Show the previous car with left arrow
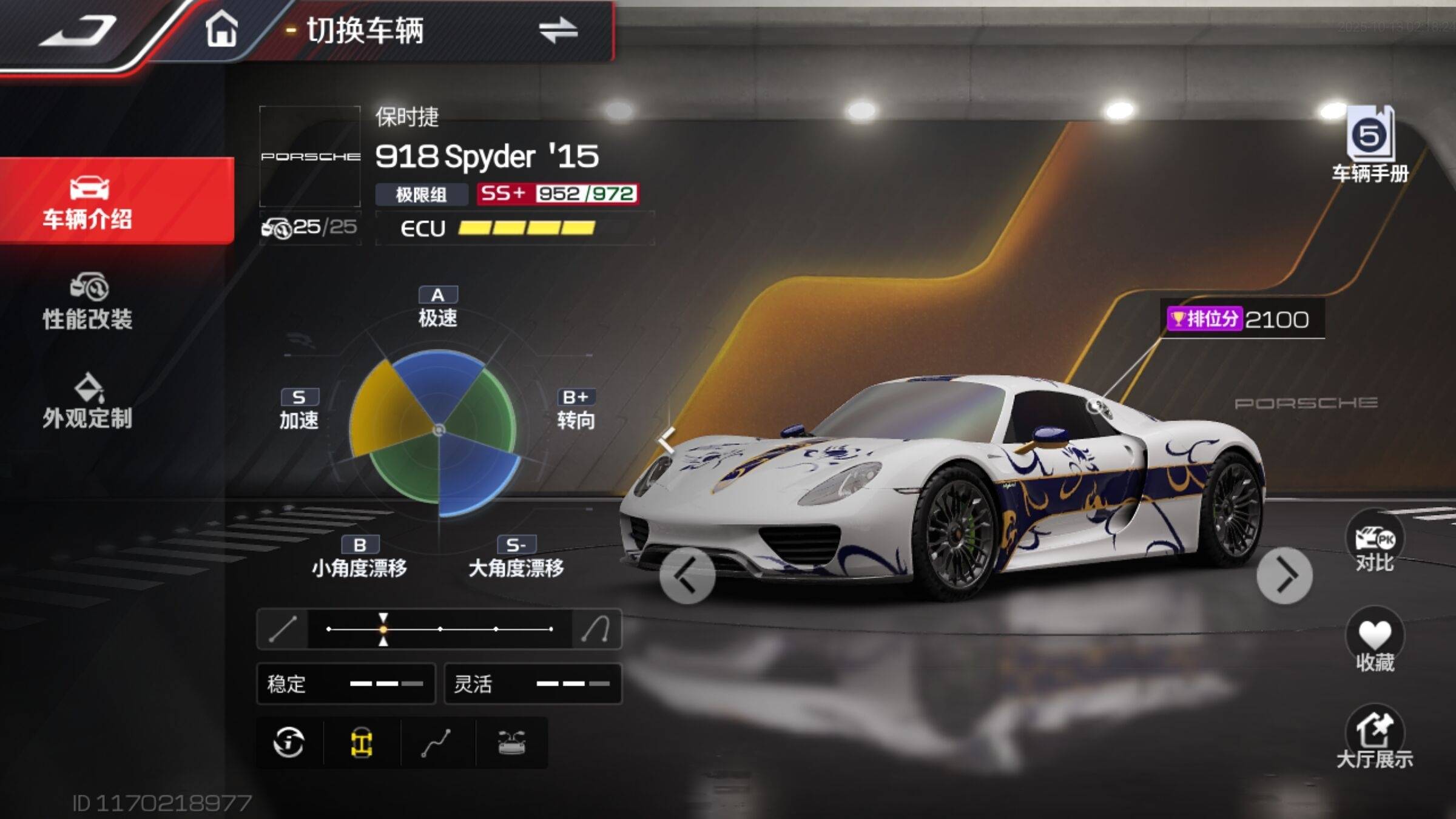This screenshot has width=1456, height=819. pyautogui.click(x=687, y=576)
